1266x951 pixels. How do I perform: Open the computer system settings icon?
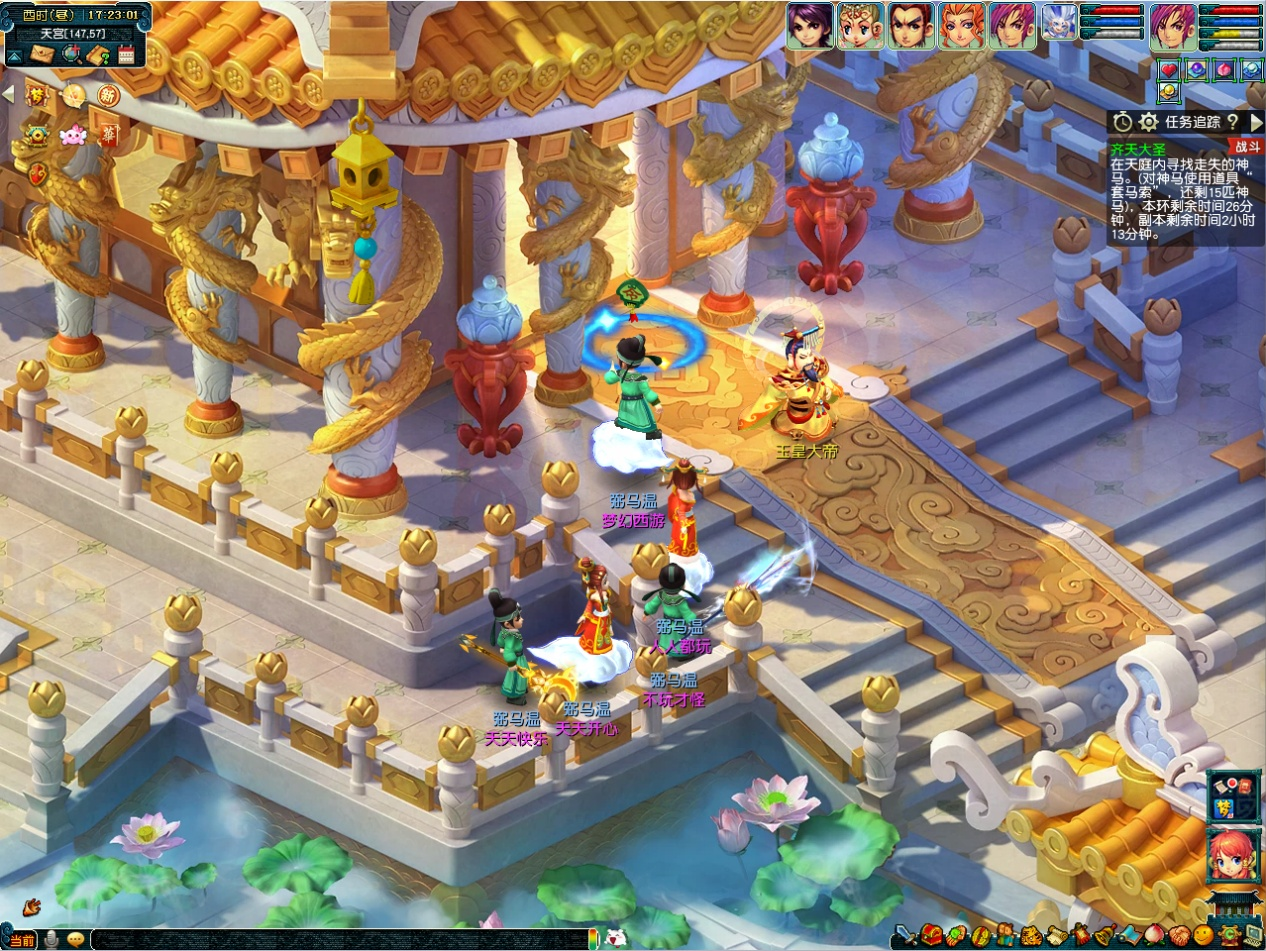pos(1253,937)
